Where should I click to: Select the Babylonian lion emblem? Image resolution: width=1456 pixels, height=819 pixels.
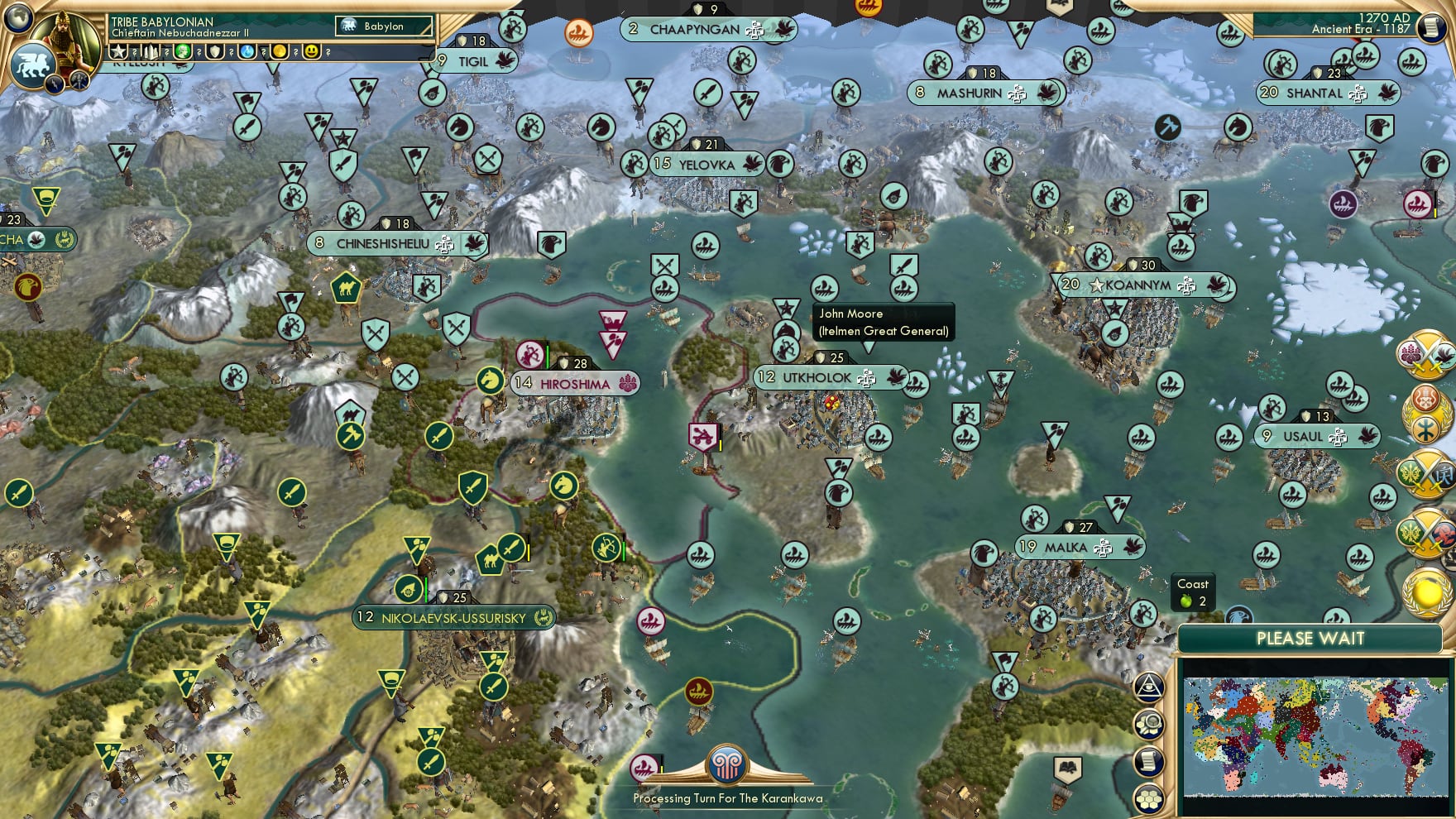[x=32, y=65]
